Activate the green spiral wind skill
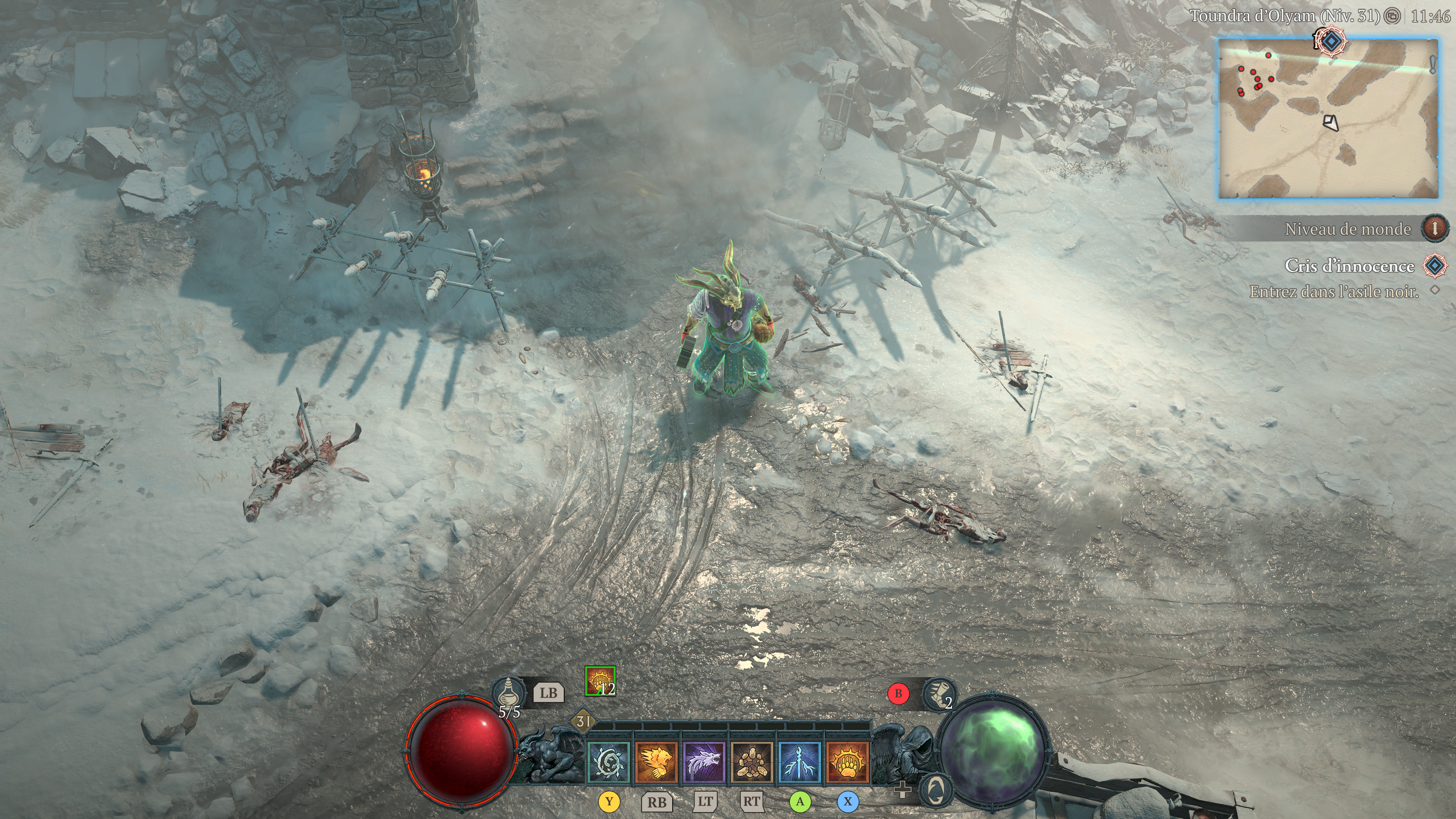The height and width of the screenshot is (819, 1456). [x=609, y=763]
